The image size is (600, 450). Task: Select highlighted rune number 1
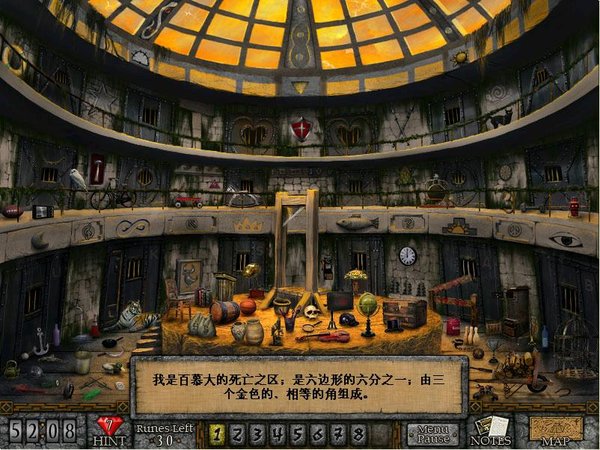(217, 434)
